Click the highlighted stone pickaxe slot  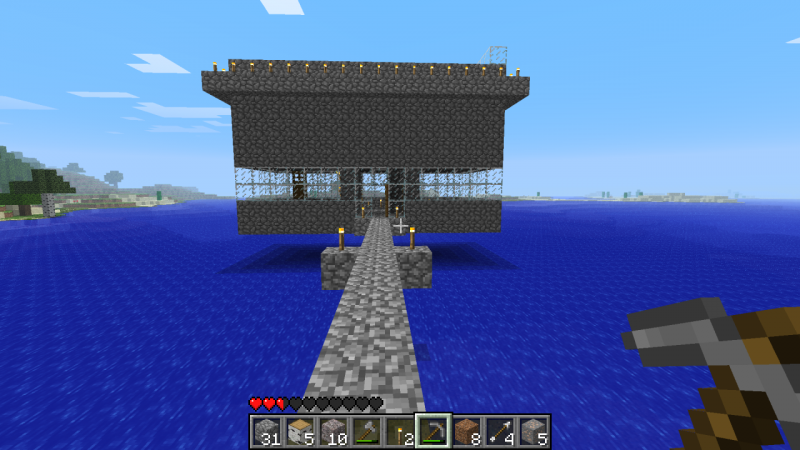click(433, 431)
